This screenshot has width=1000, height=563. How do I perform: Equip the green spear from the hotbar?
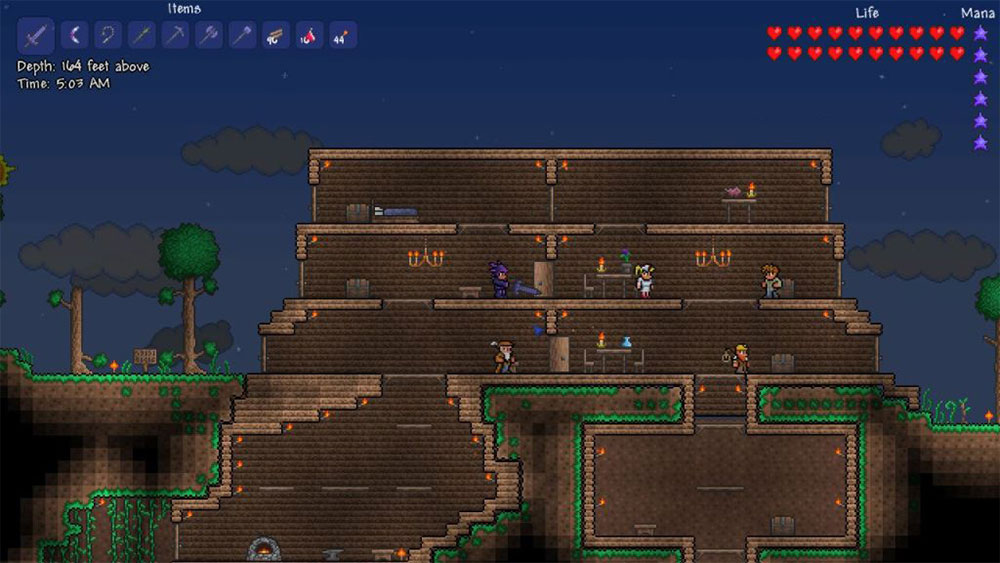(142, 36)
